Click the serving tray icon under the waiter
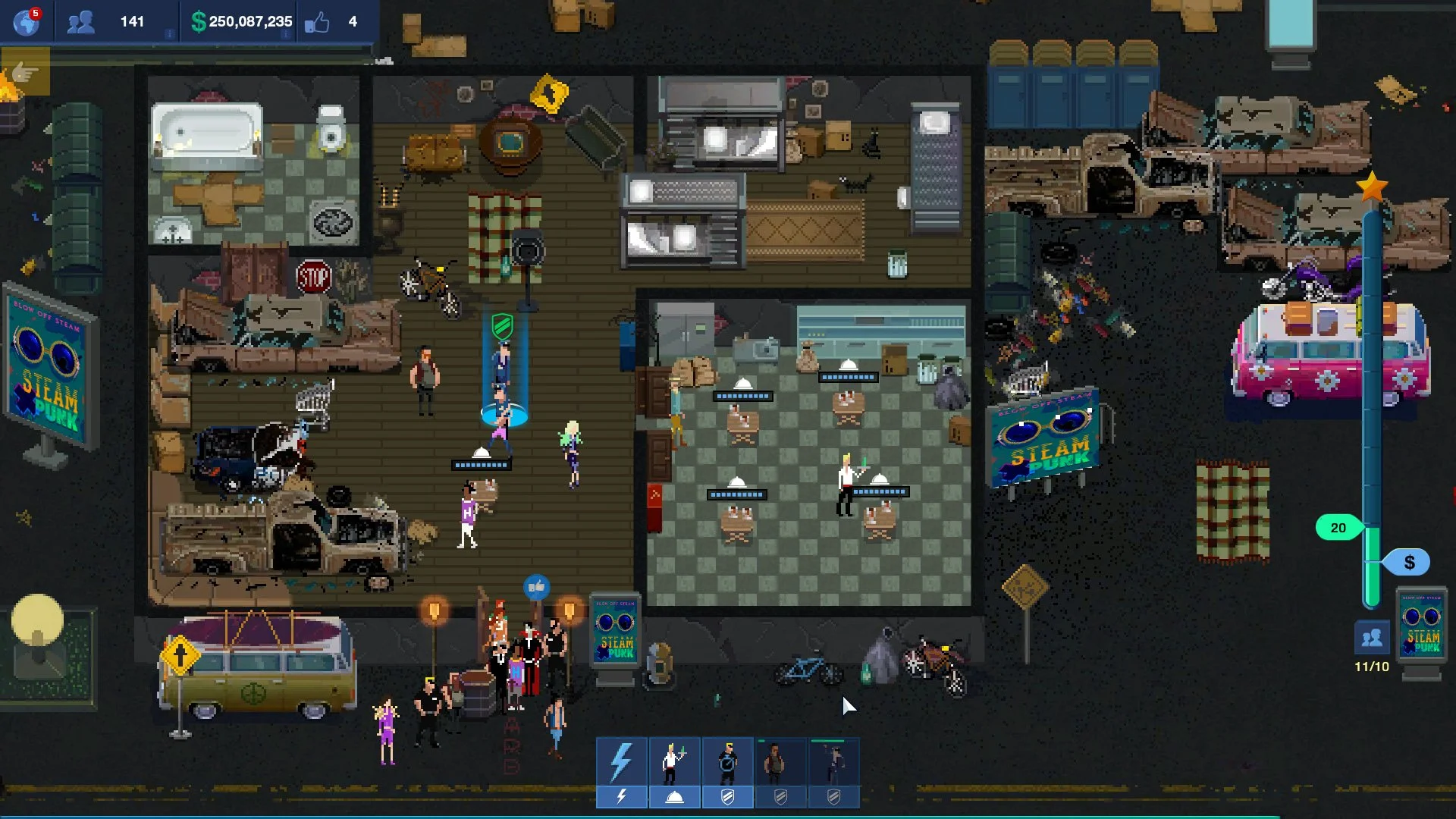Screen dimensions: 1456x819 coord(673,798)
